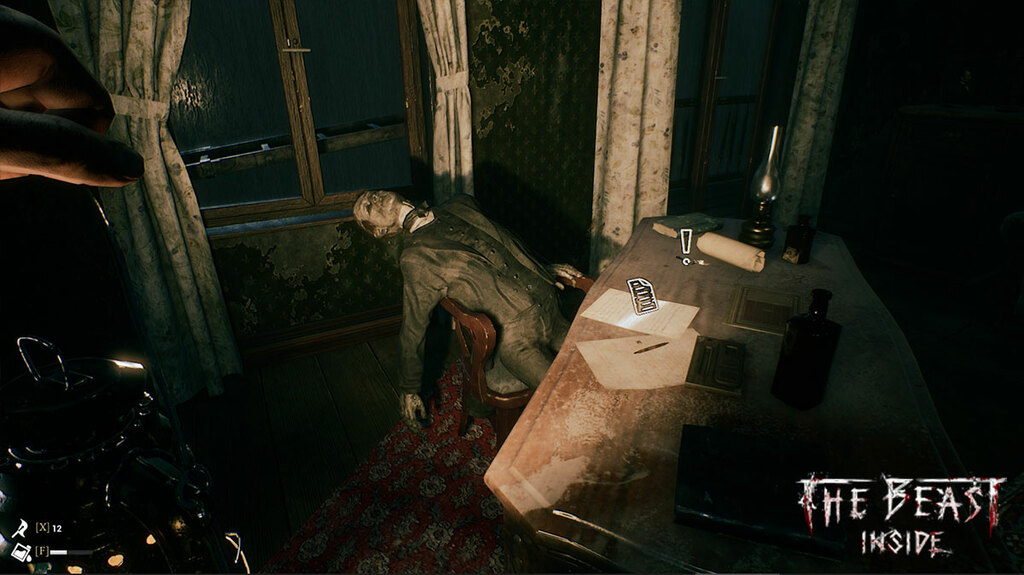Click the matches icon in the HUD
The width and height of the screenshot is (1024, 575).
point(20,527)
